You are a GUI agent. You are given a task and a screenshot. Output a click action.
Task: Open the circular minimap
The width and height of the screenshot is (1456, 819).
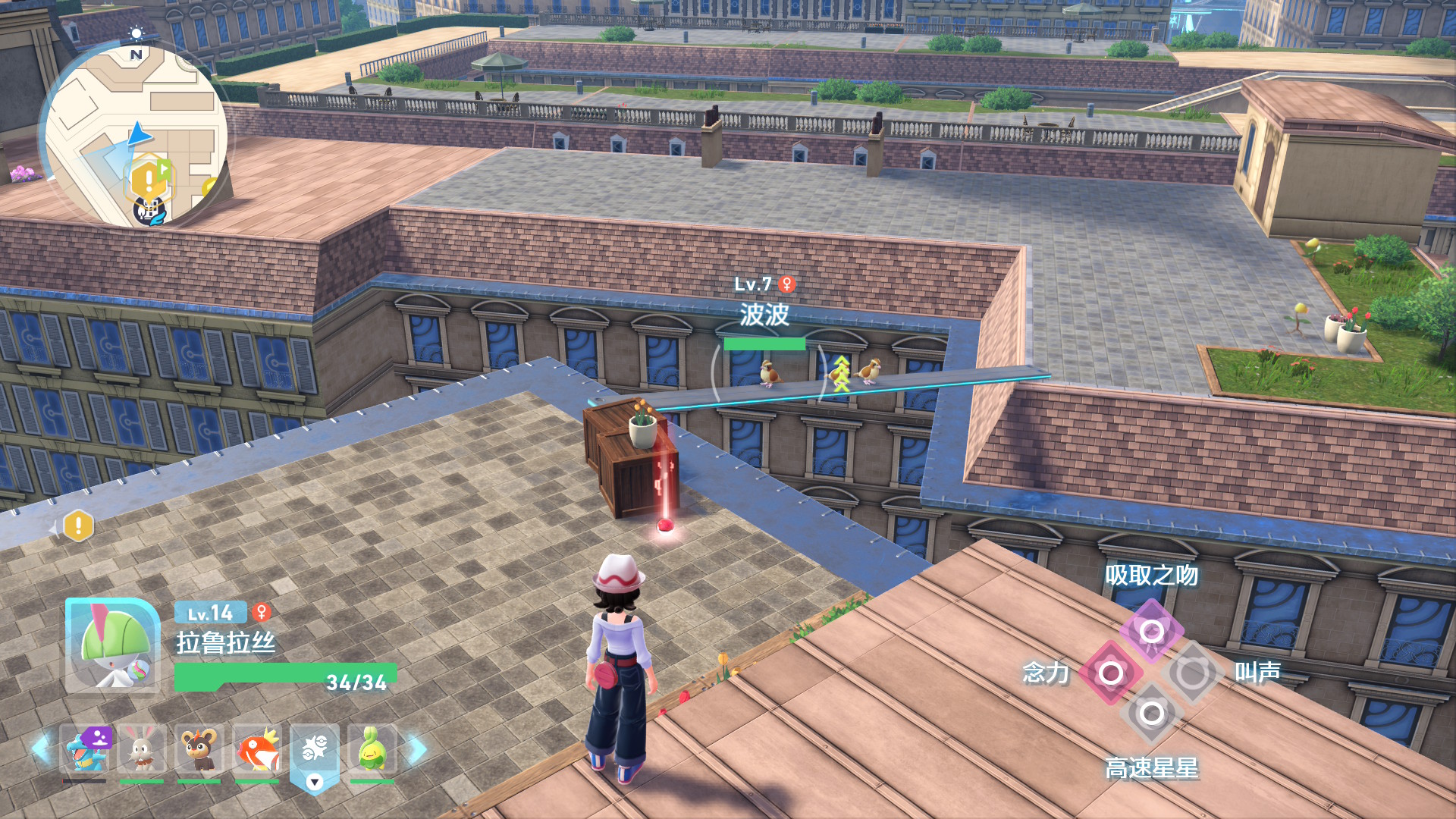pos(136,136)
